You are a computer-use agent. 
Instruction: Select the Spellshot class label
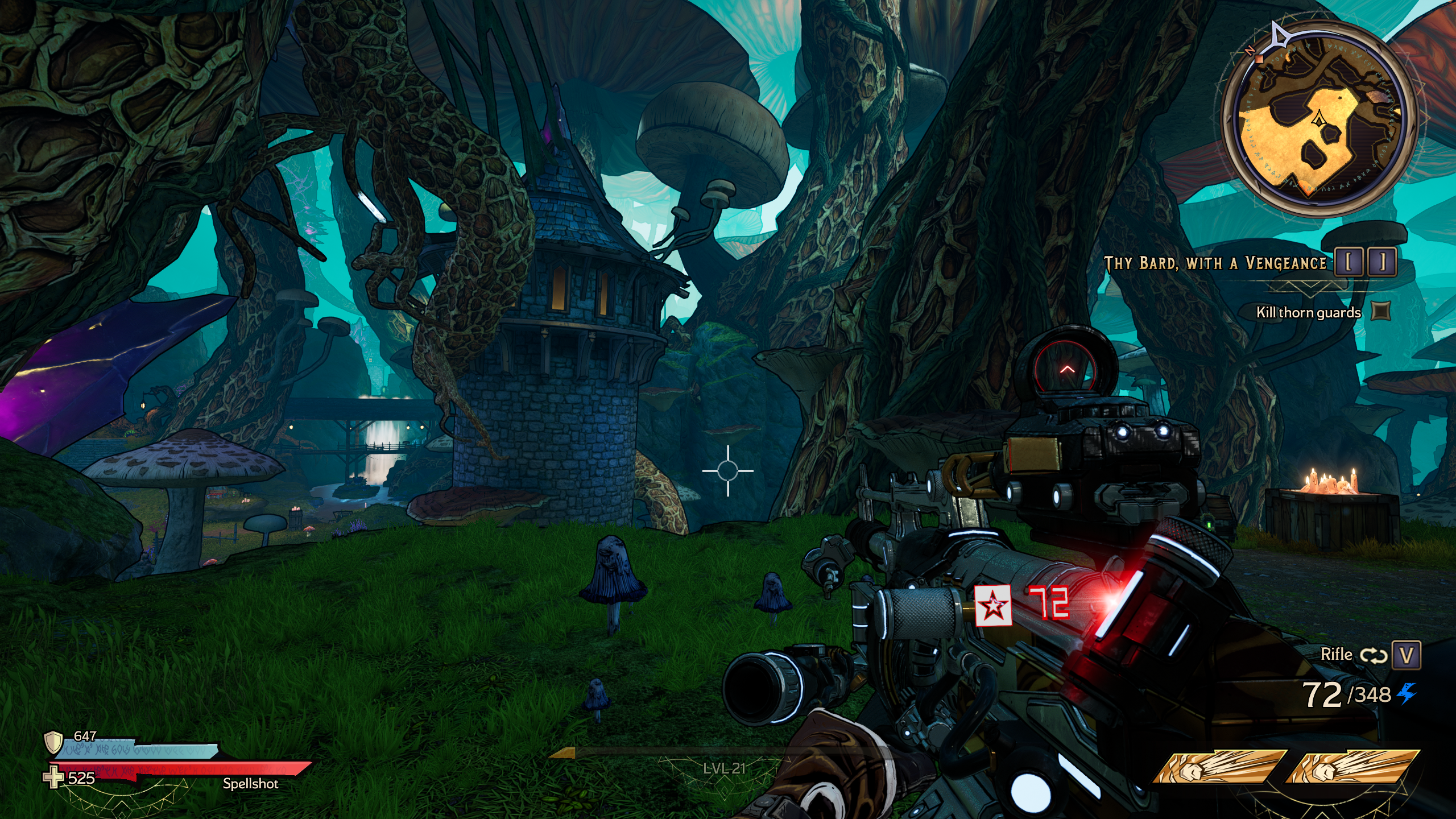click(250, 784)
